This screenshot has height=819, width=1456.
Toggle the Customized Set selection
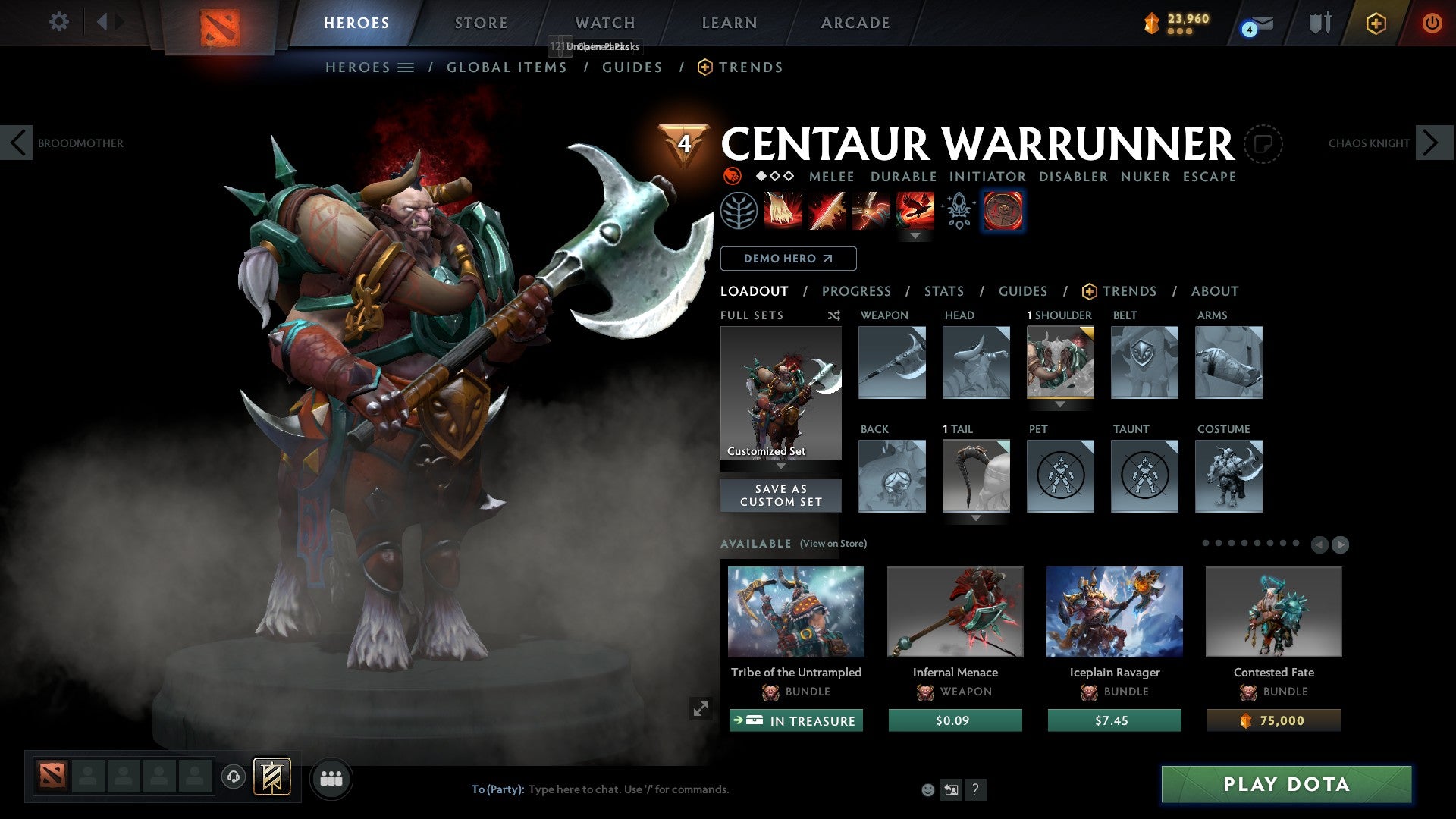pyautogui.click(x=780, y=394)
